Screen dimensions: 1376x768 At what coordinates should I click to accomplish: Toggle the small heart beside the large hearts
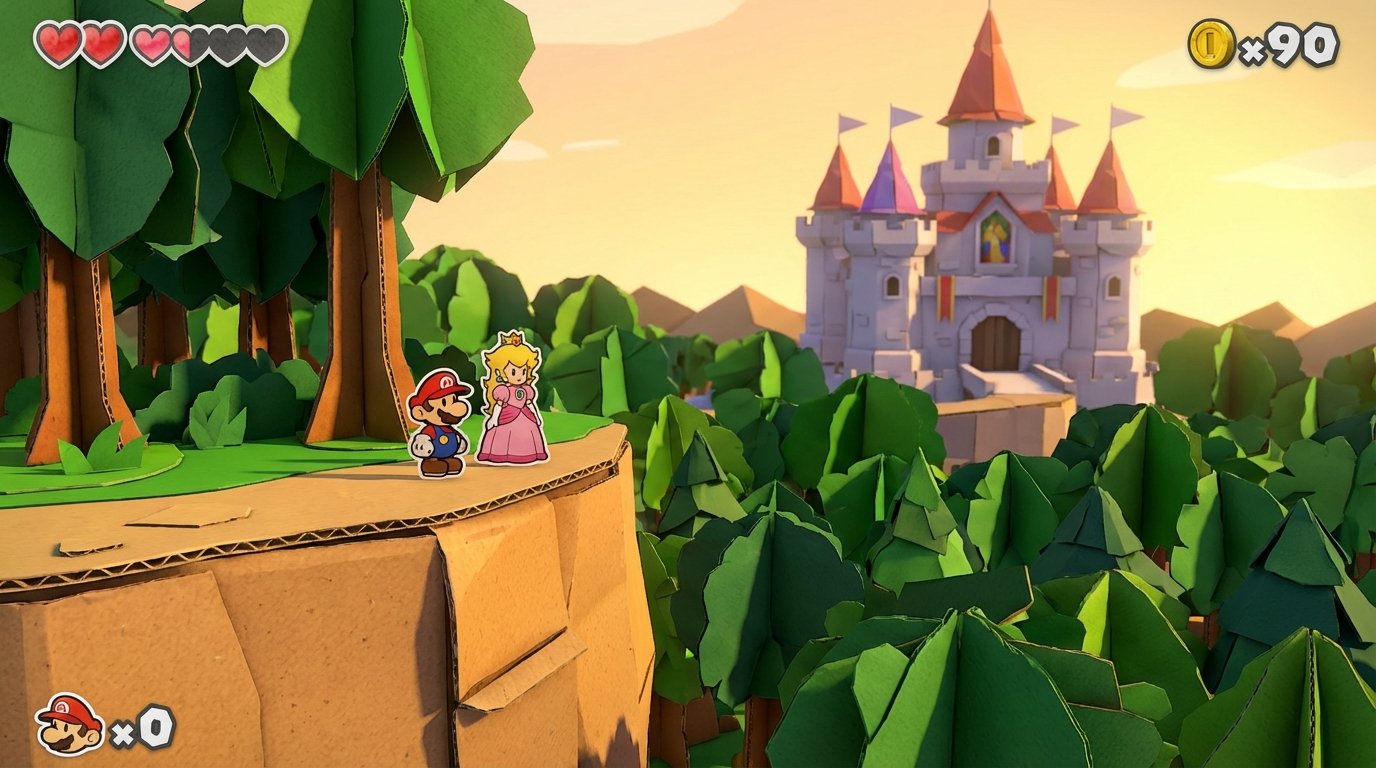(x=150, y=40)
